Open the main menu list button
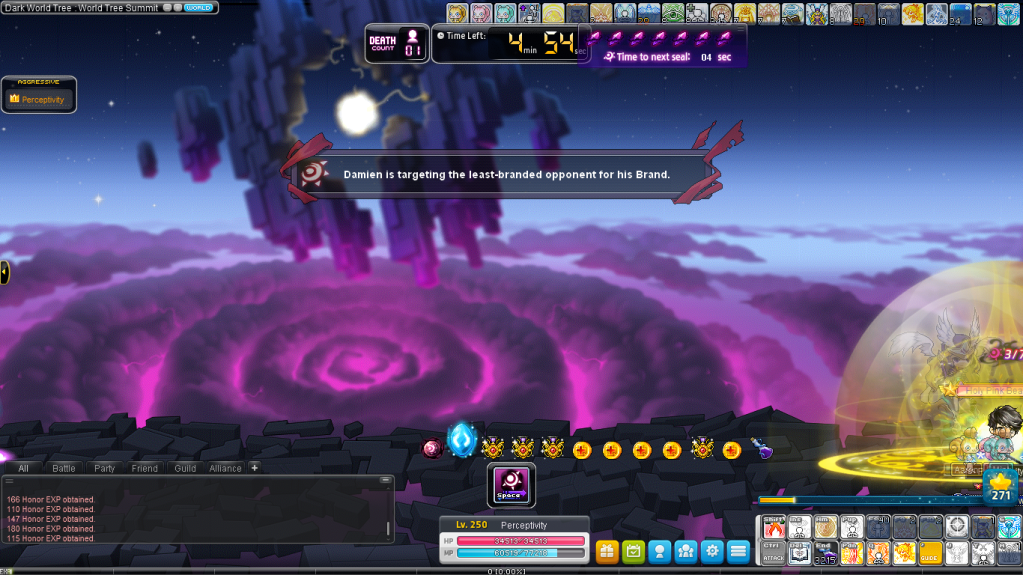 pyautogui.click(x=738, y=550)
